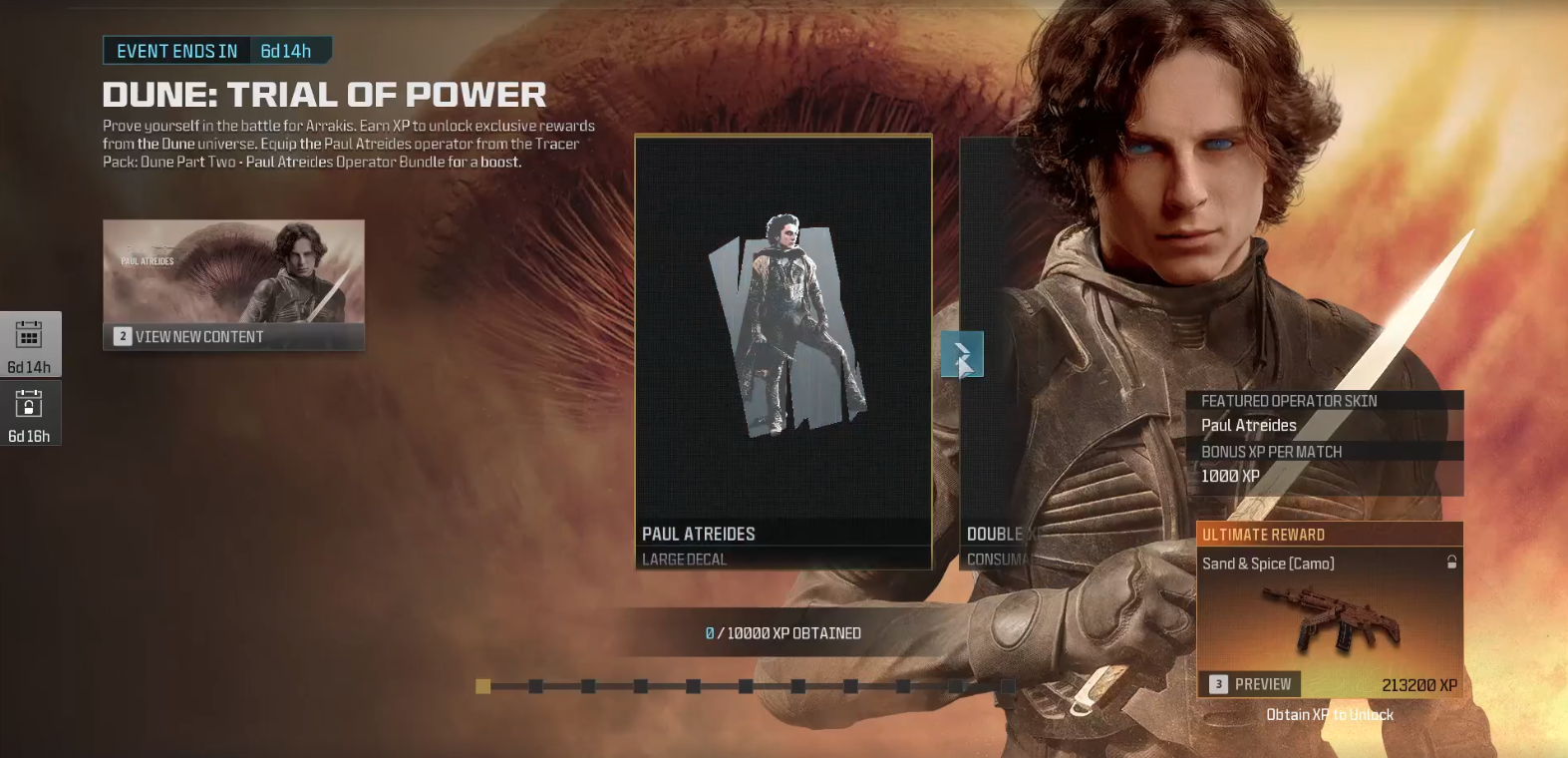Image resolution: width=1568 pixels, height=758 pixels.
Task: Click the Obtain XP to Unlock text
Action: 1331,714
